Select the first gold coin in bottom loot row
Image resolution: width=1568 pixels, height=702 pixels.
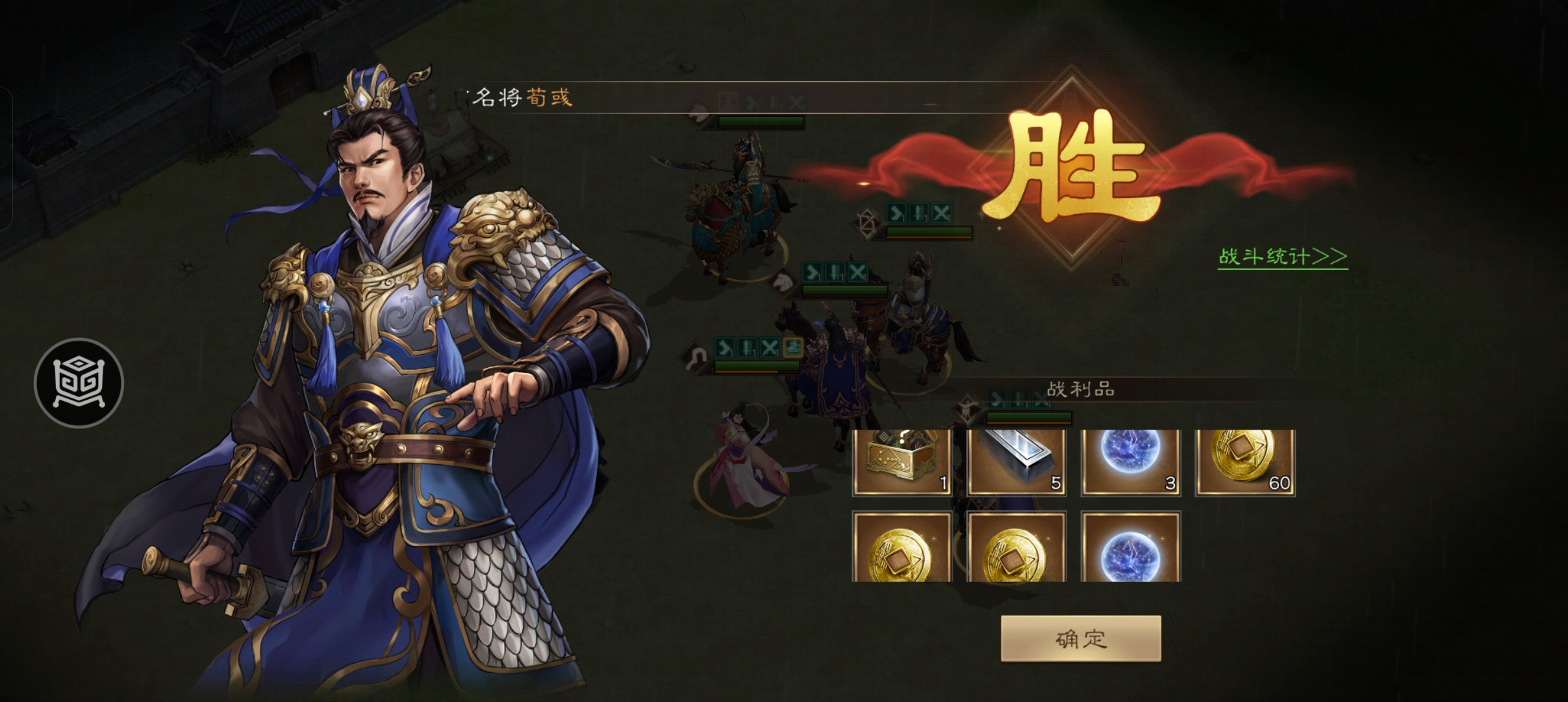[x=902, y=548]
